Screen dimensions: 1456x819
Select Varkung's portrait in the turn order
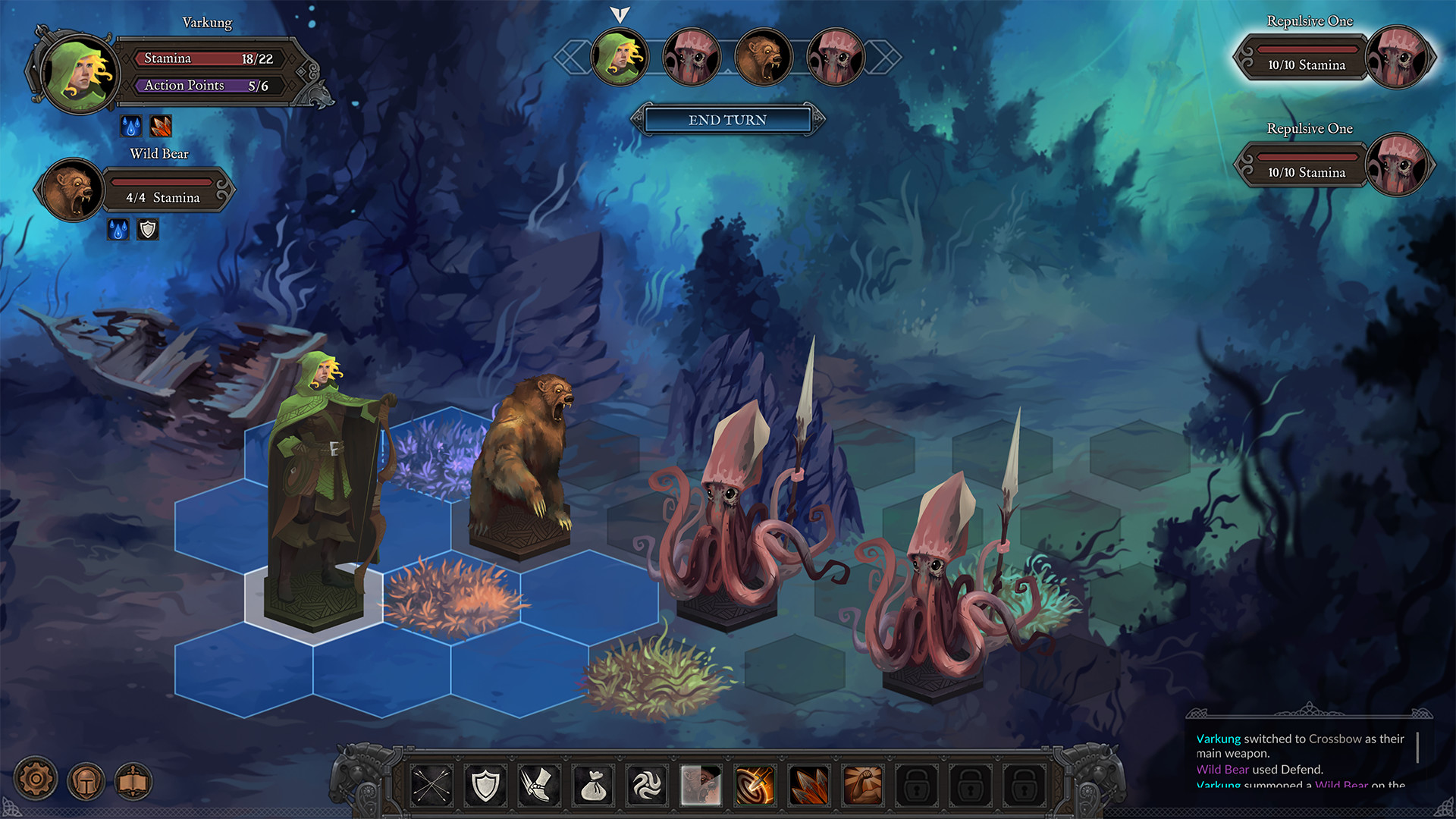coord(620,56)
